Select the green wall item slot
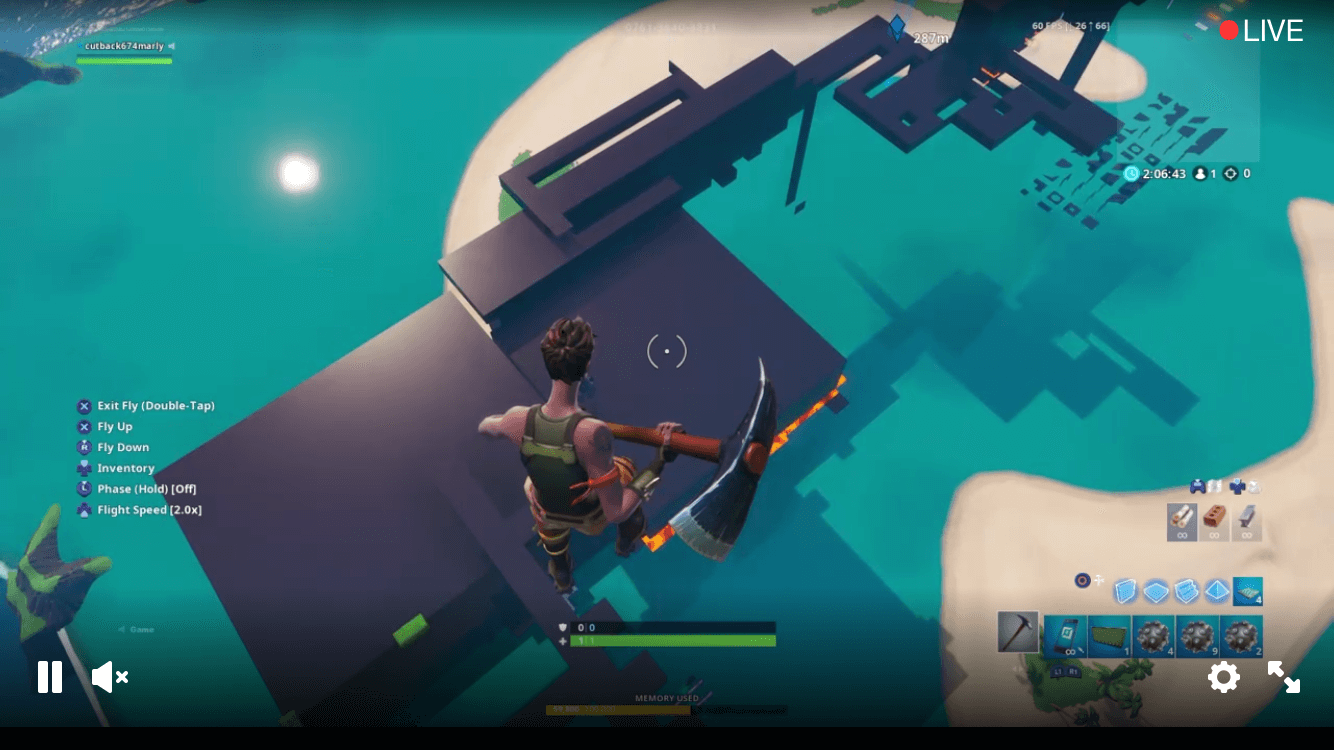 (x=1109, y=636)
